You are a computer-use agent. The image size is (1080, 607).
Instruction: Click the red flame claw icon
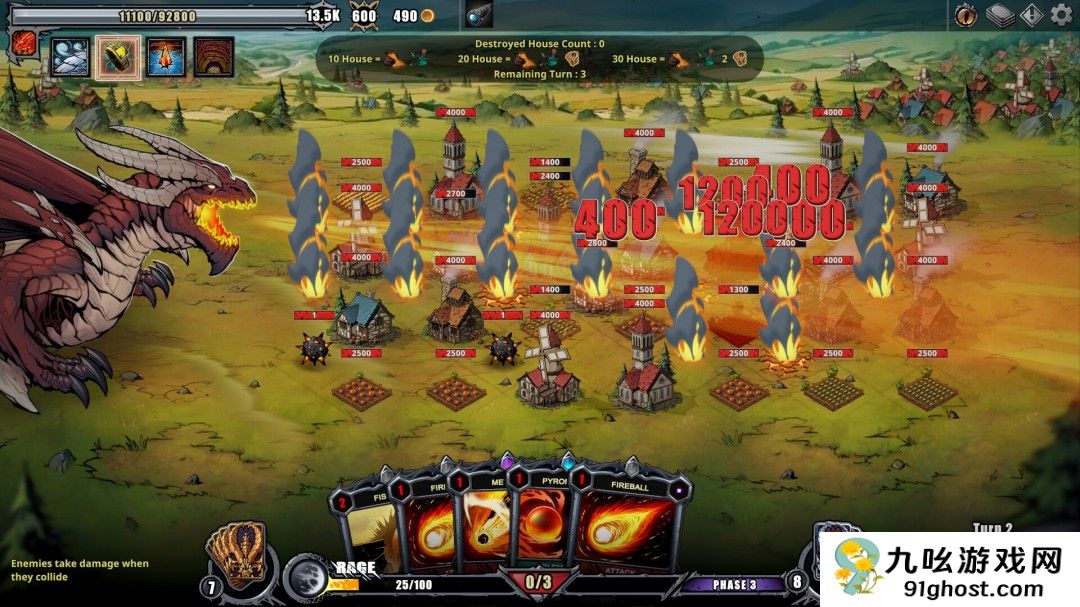pos(25,43)
